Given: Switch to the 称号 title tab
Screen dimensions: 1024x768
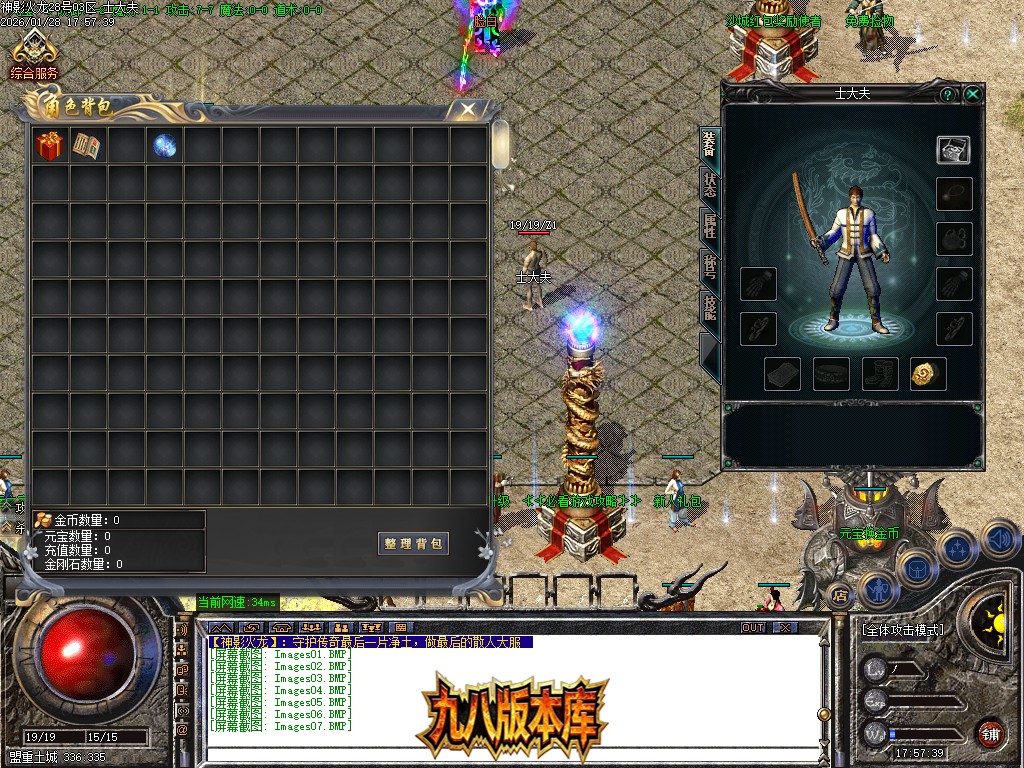Looking at the screenshot, I should tap(709, 268).
